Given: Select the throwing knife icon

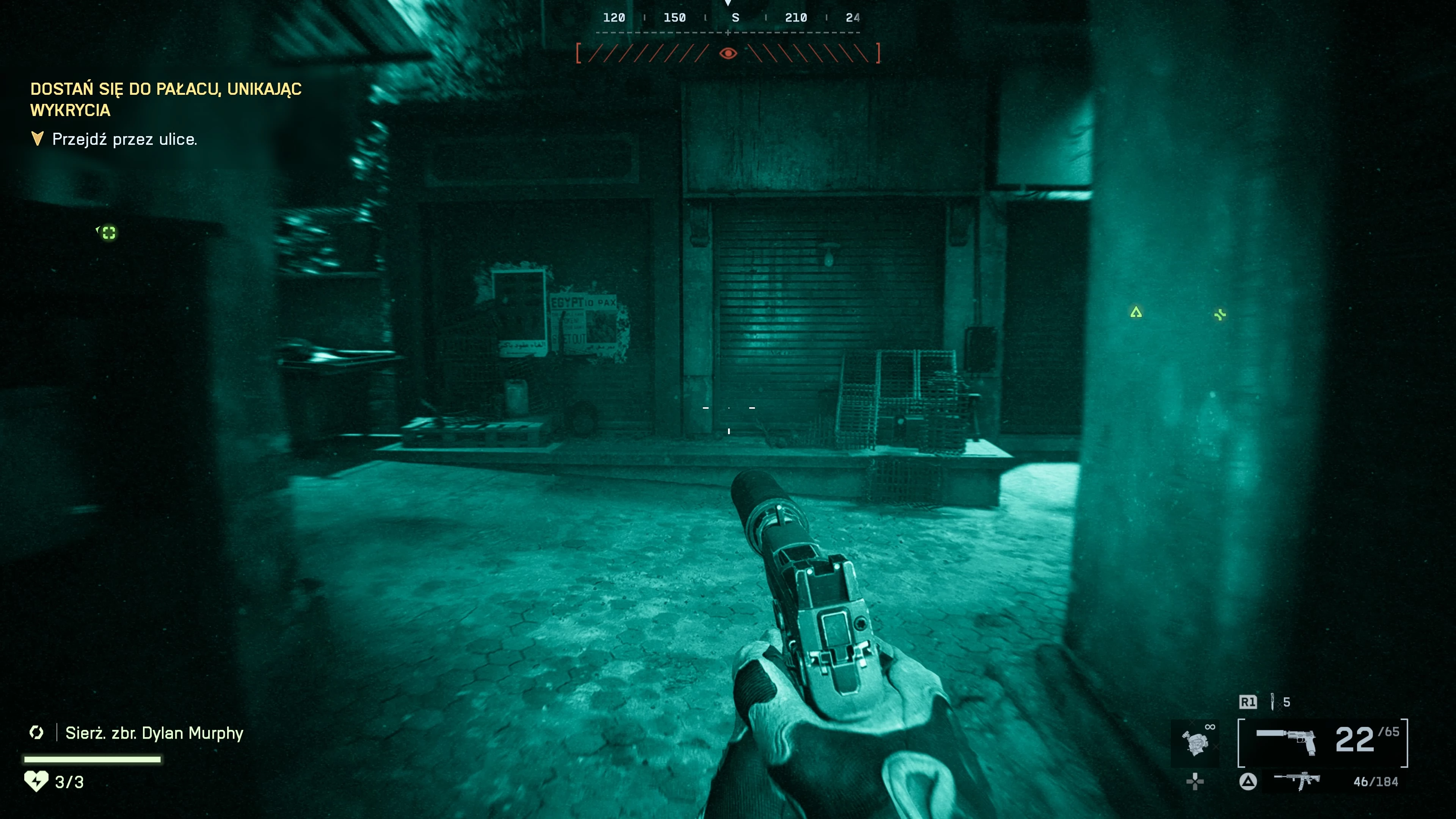Looking at the screenshot, I should pos(1272,701).
